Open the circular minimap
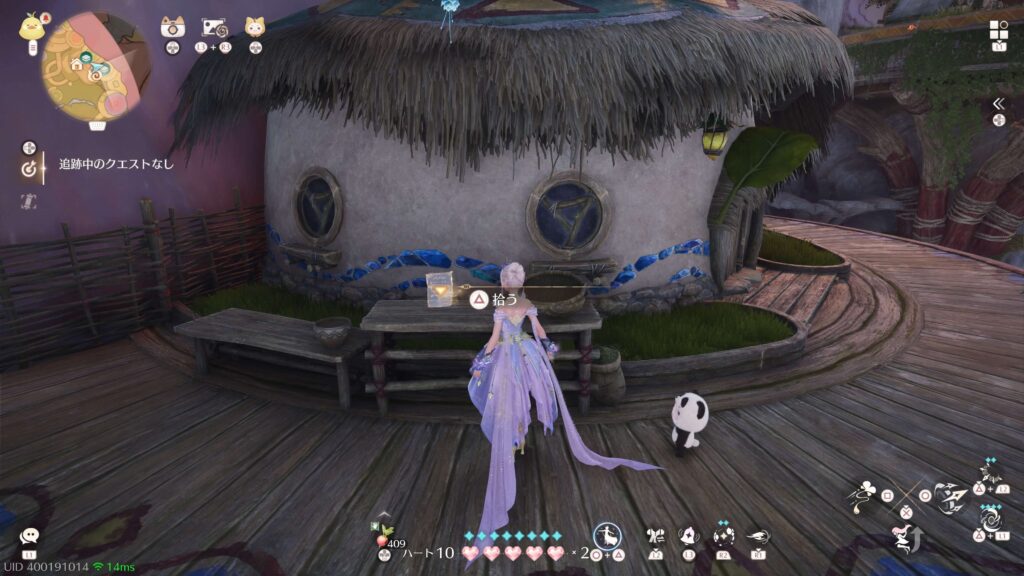 pyautogui.click(x=84, y=66)
